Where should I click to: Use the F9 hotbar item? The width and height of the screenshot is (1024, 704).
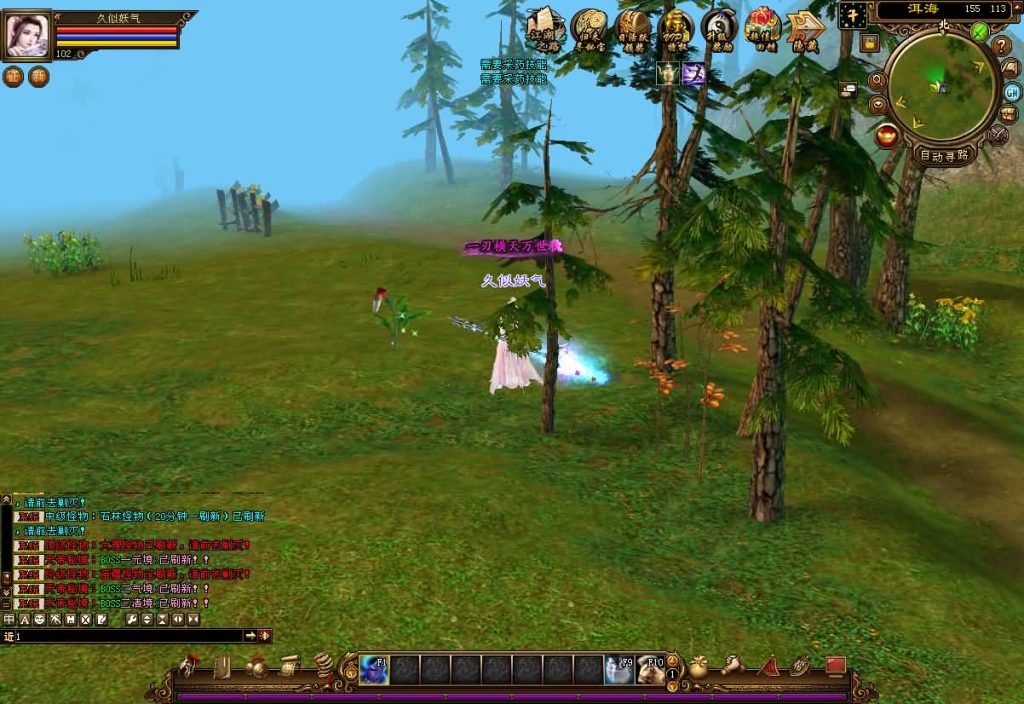pos(619,669)
